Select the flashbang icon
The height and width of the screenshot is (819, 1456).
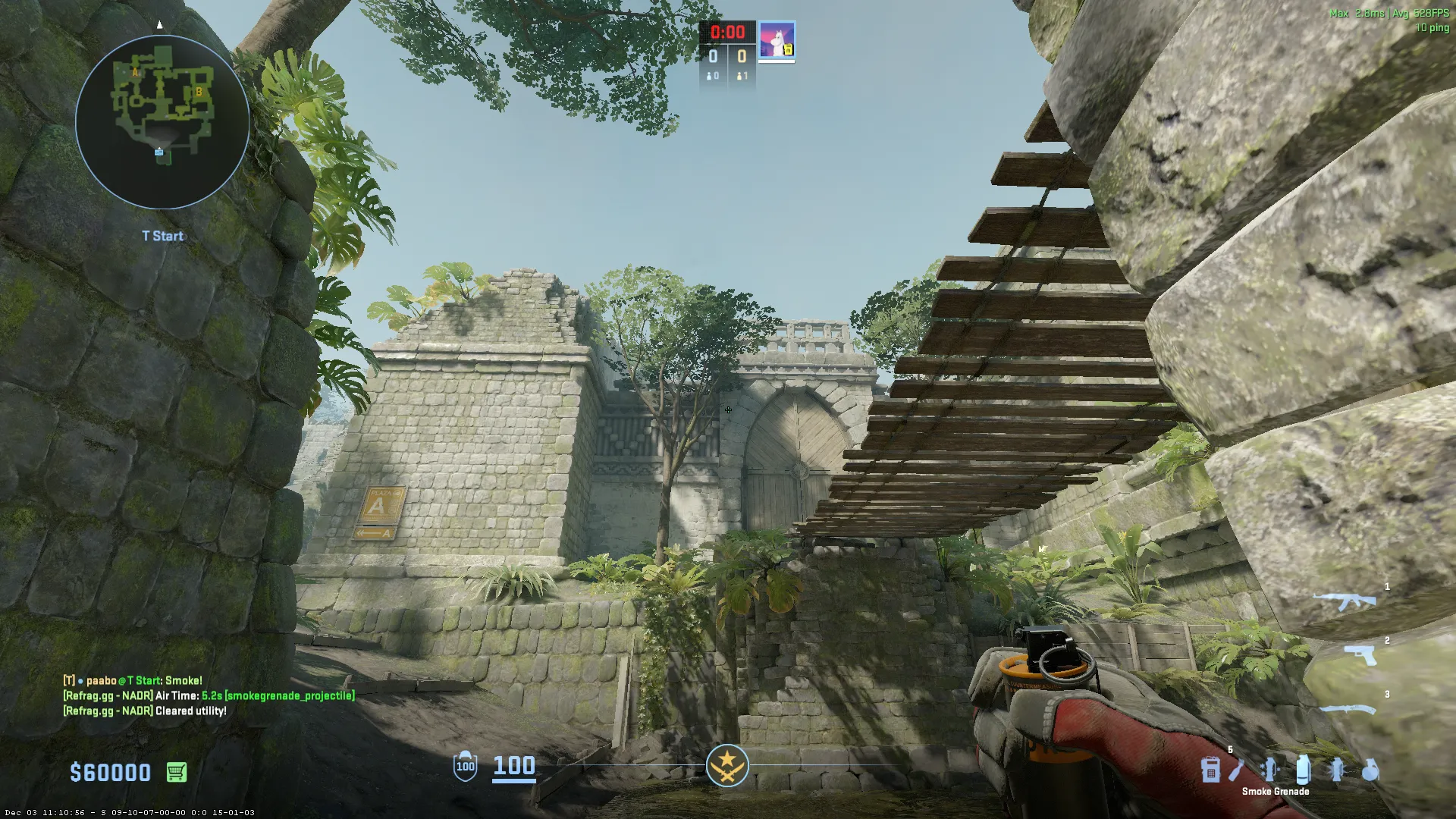[x=1337, y=770]
